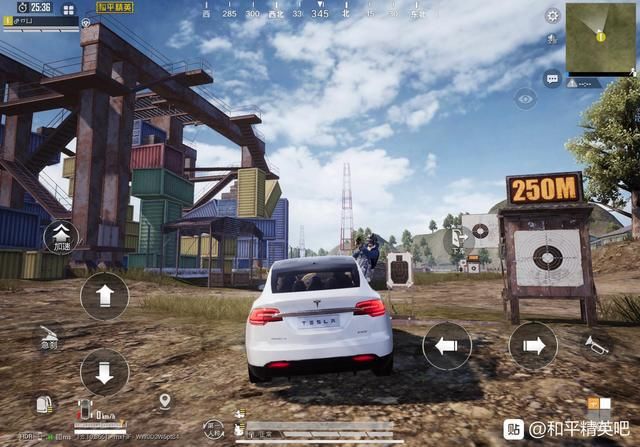The width and height of the screenshot is (640, 447).
Task: Apply the handbrake button
Action: point(48,338)
